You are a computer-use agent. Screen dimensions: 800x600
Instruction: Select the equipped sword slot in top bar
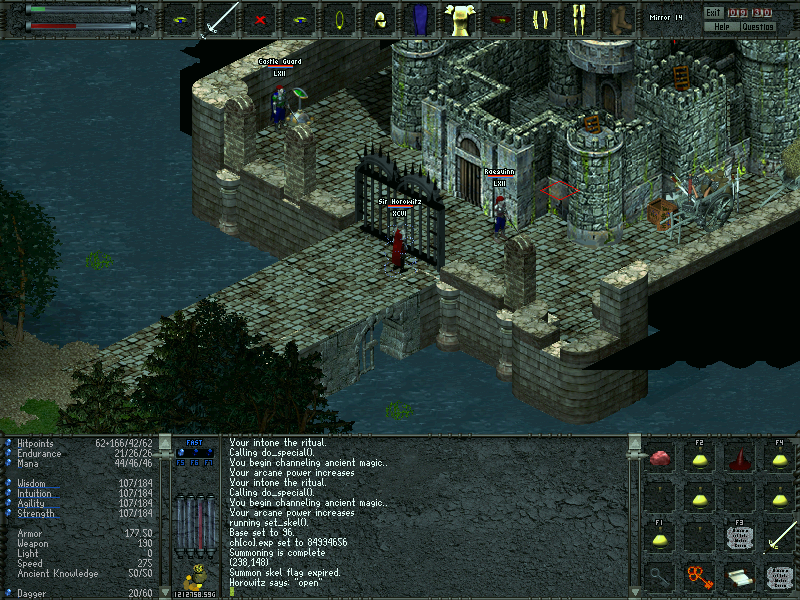tap(220, 19)
